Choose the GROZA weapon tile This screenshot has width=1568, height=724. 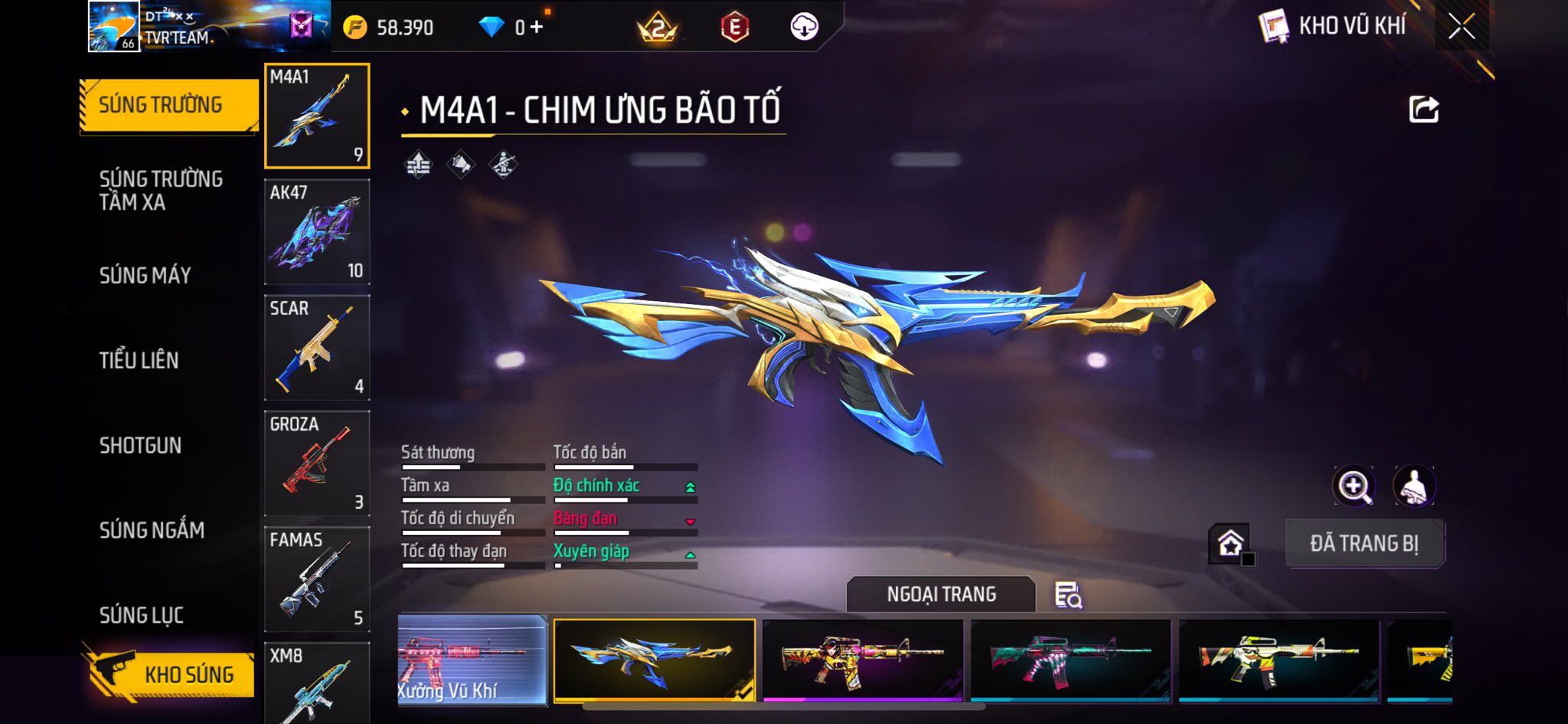[317, 464]
